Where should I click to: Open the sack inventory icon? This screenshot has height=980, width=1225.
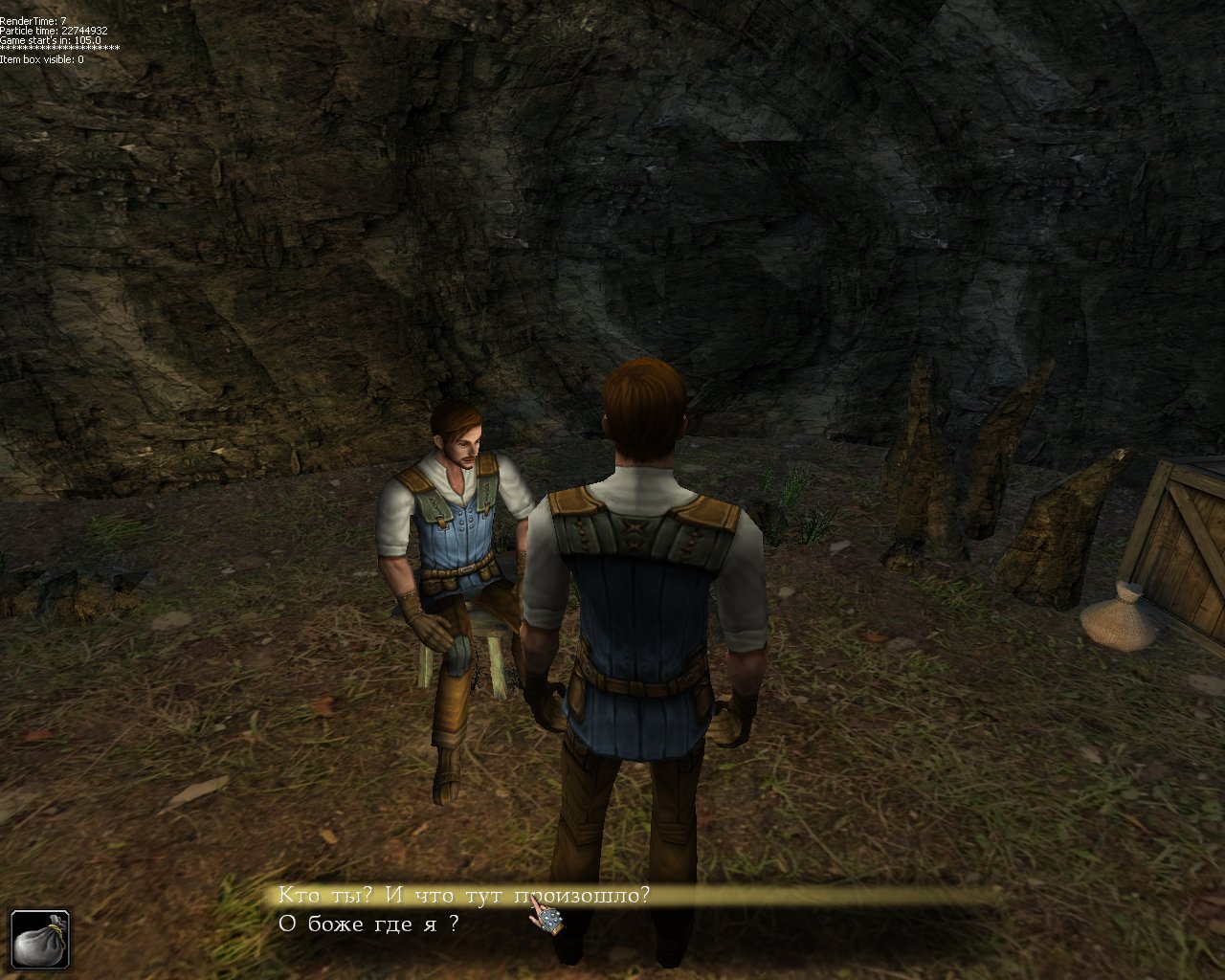(41, 940)
